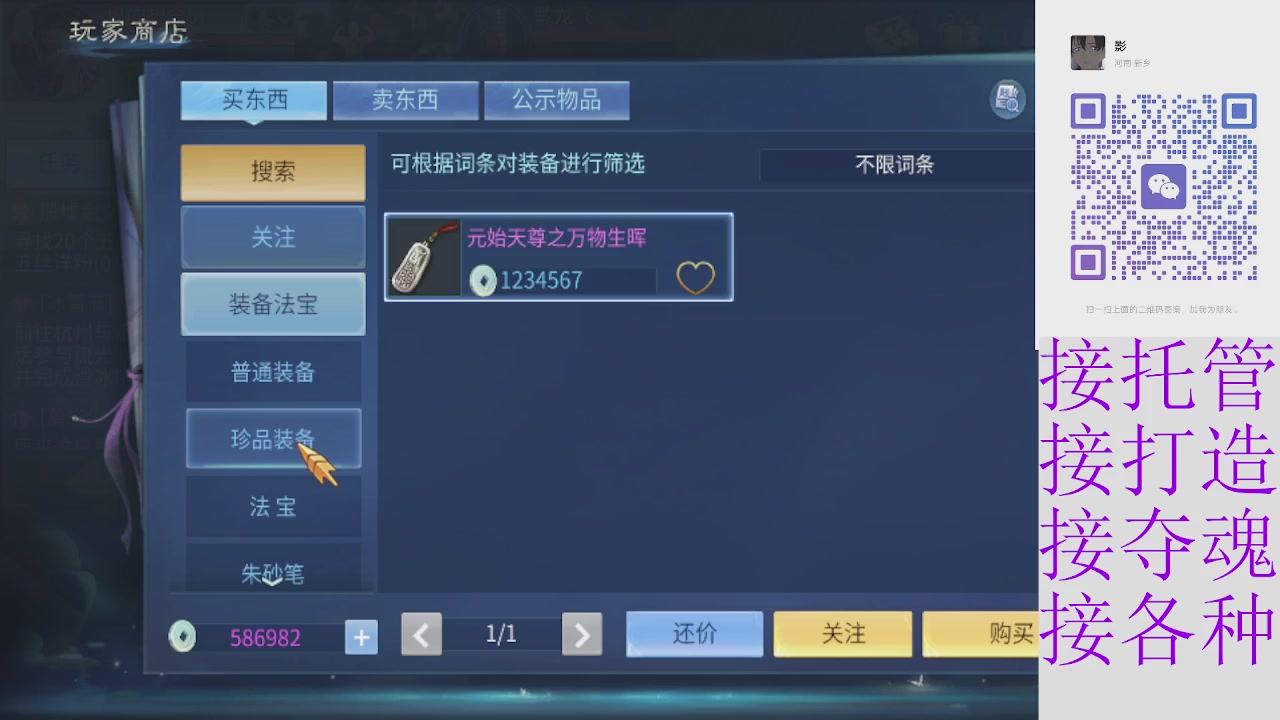
Task: Select the 搜索 option in the sidebar
Action: pos(272,172)
